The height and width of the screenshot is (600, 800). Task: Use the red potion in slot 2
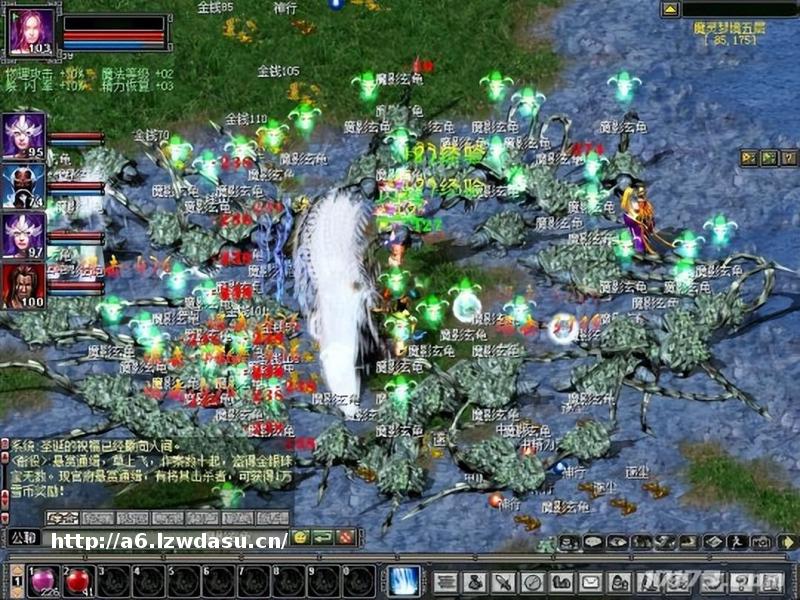click(x=79, y=580)
